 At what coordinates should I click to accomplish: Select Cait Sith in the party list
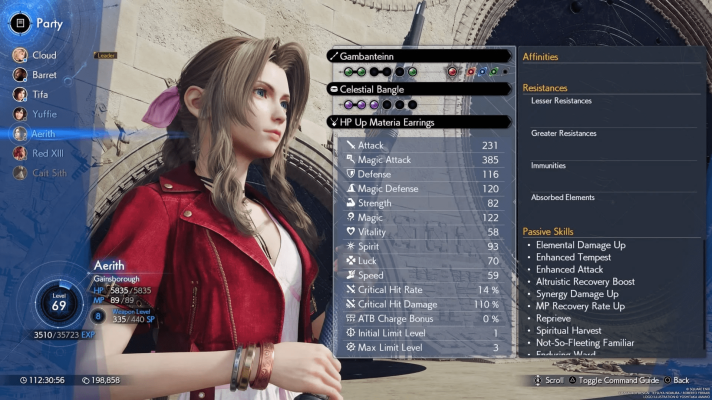click(x=47, y=172)
